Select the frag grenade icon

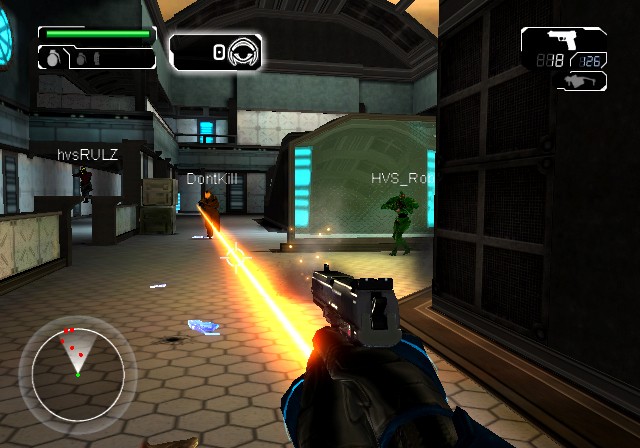pos(50,59)
